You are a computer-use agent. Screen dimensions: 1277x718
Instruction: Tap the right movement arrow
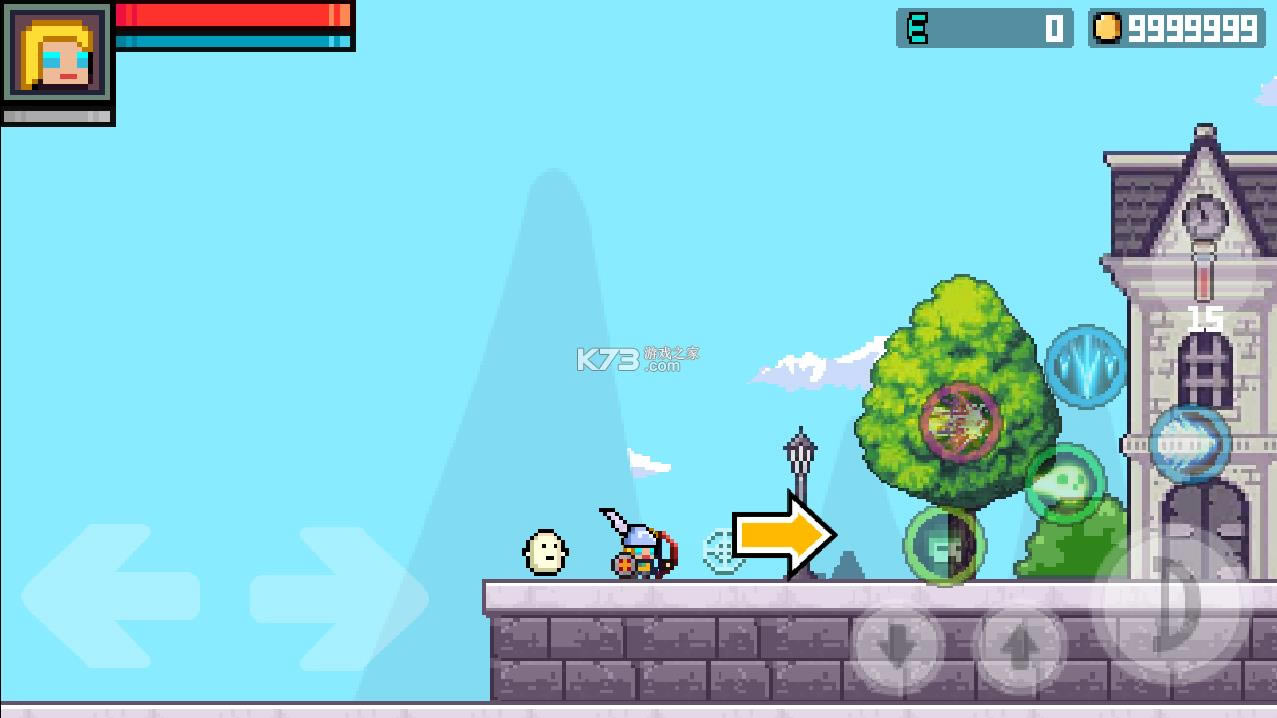tap(340, 597)
